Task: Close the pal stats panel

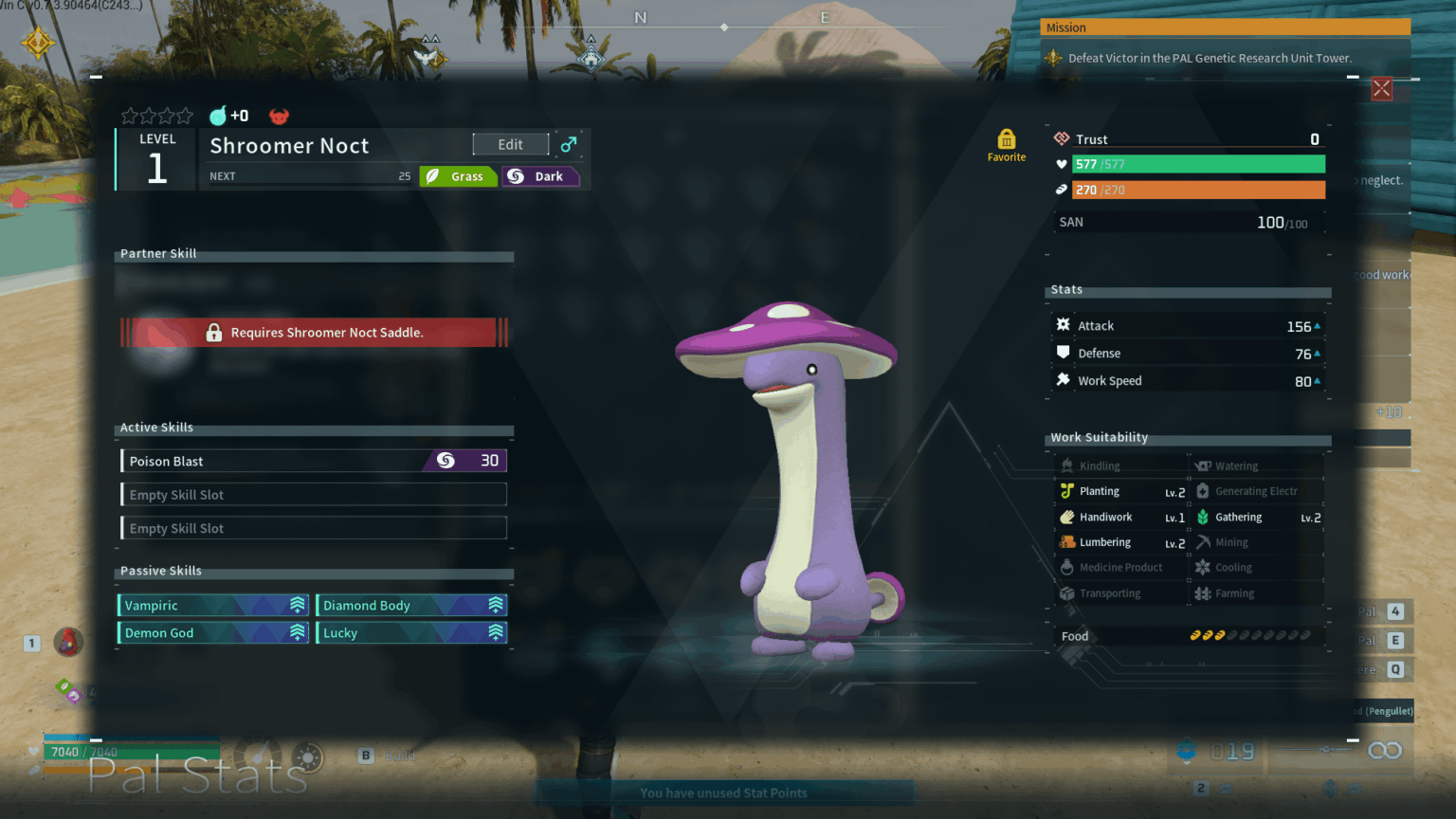Action: tap(1381, 89)
